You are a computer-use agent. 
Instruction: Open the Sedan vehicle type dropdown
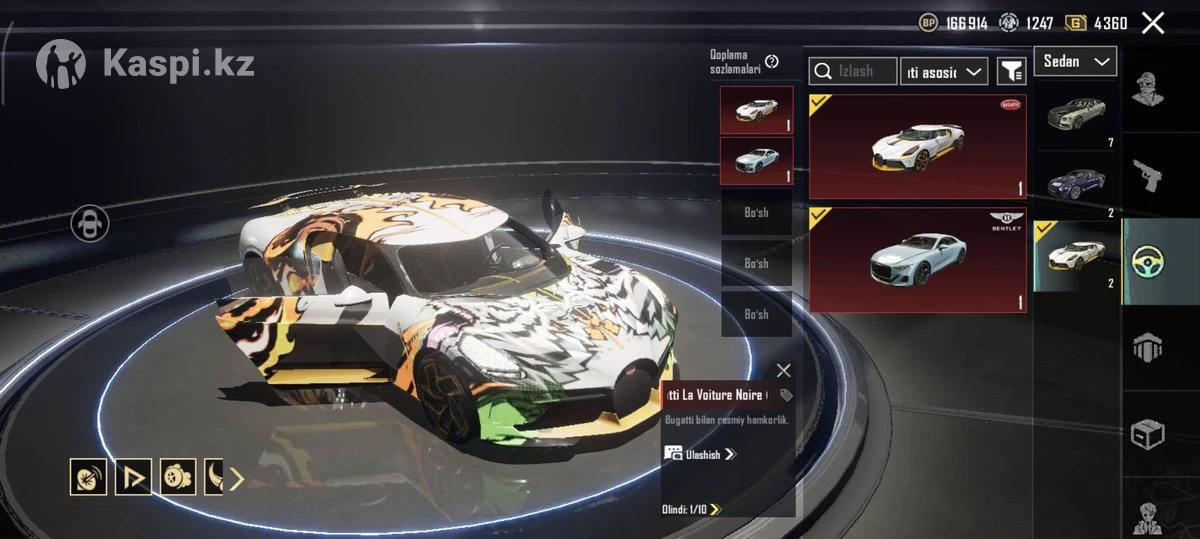click(1075, 62)
